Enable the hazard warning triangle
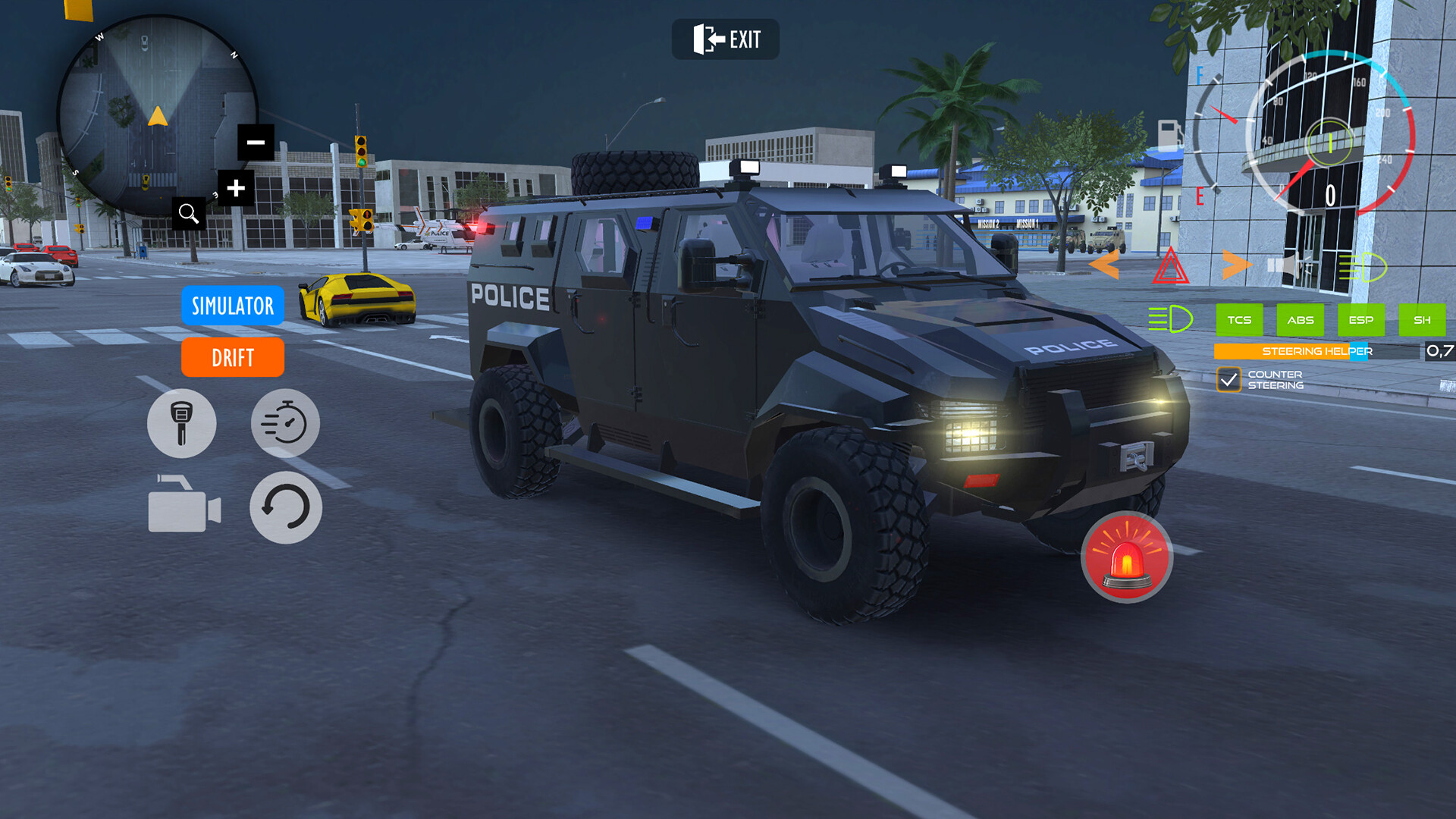1456x819 pixels. coord(1172,263)
